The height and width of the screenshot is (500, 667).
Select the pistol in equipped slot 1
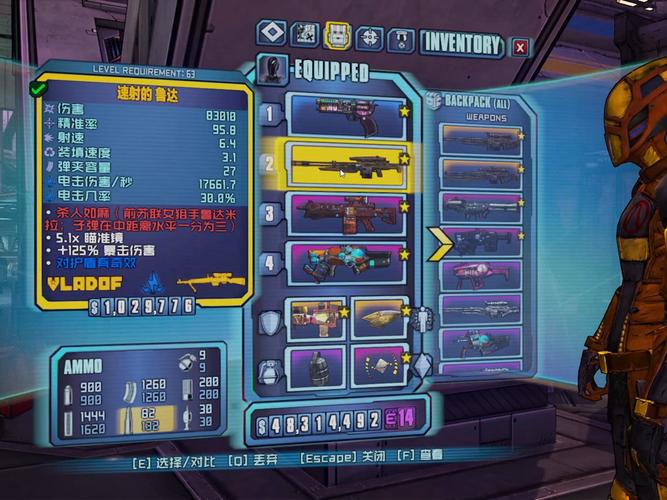(346, 112)
